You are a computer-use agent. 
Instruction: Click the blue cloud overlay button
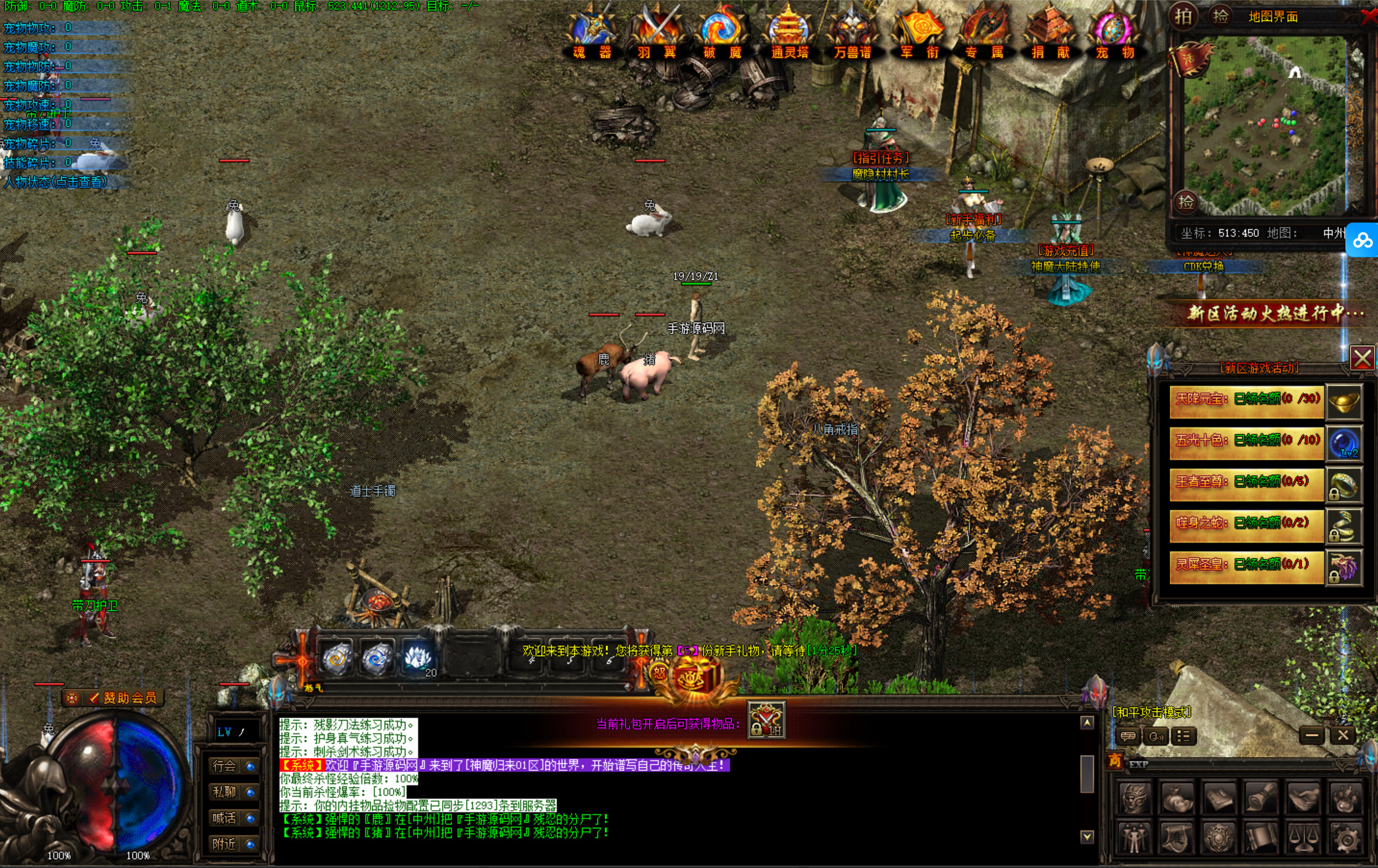click(1362, 241)
